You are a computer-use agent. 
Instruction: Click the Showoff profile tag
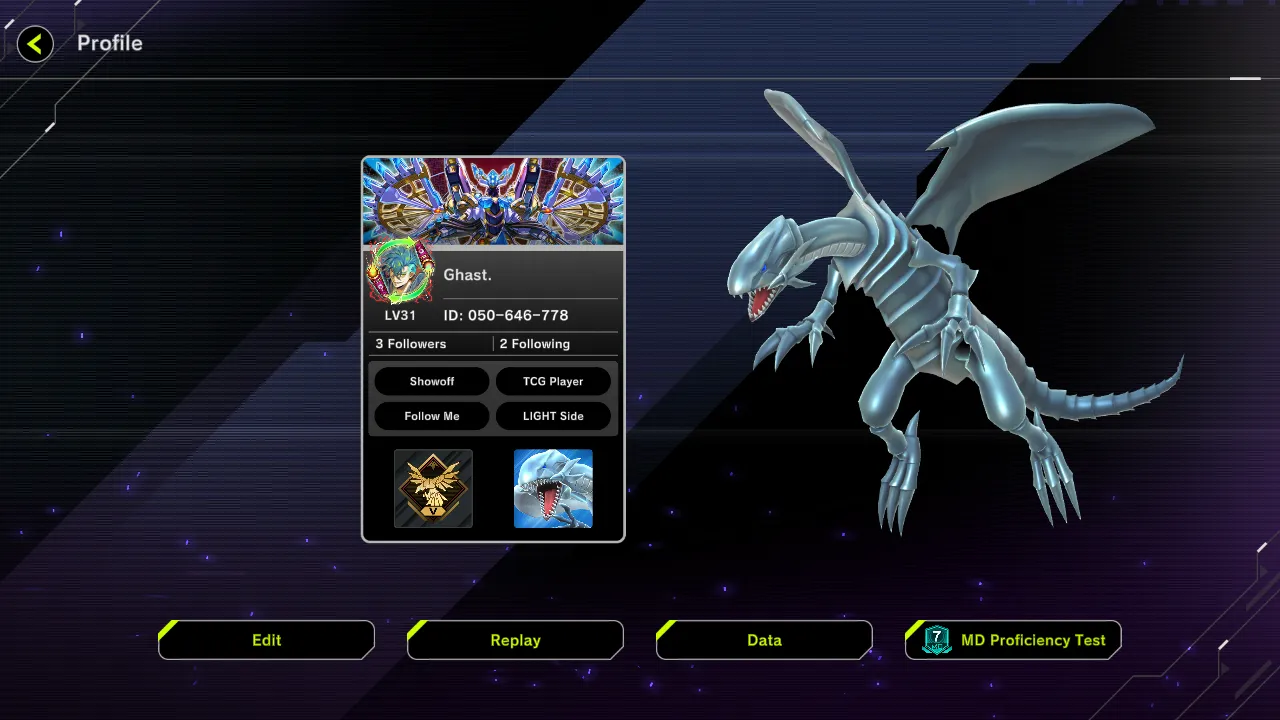[x=432, y=382]
